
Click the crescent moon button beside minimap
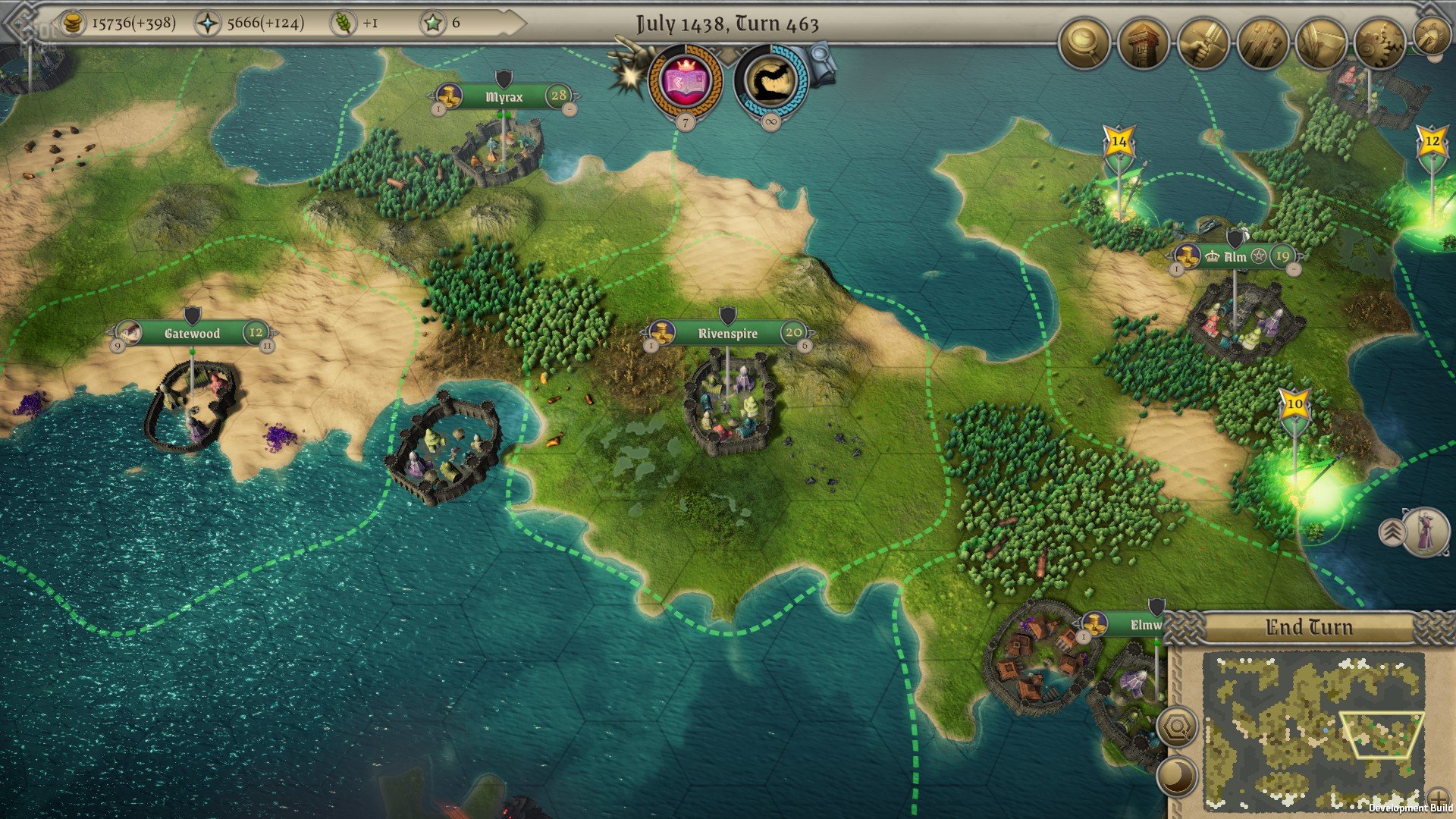(x=1177, y=777)
